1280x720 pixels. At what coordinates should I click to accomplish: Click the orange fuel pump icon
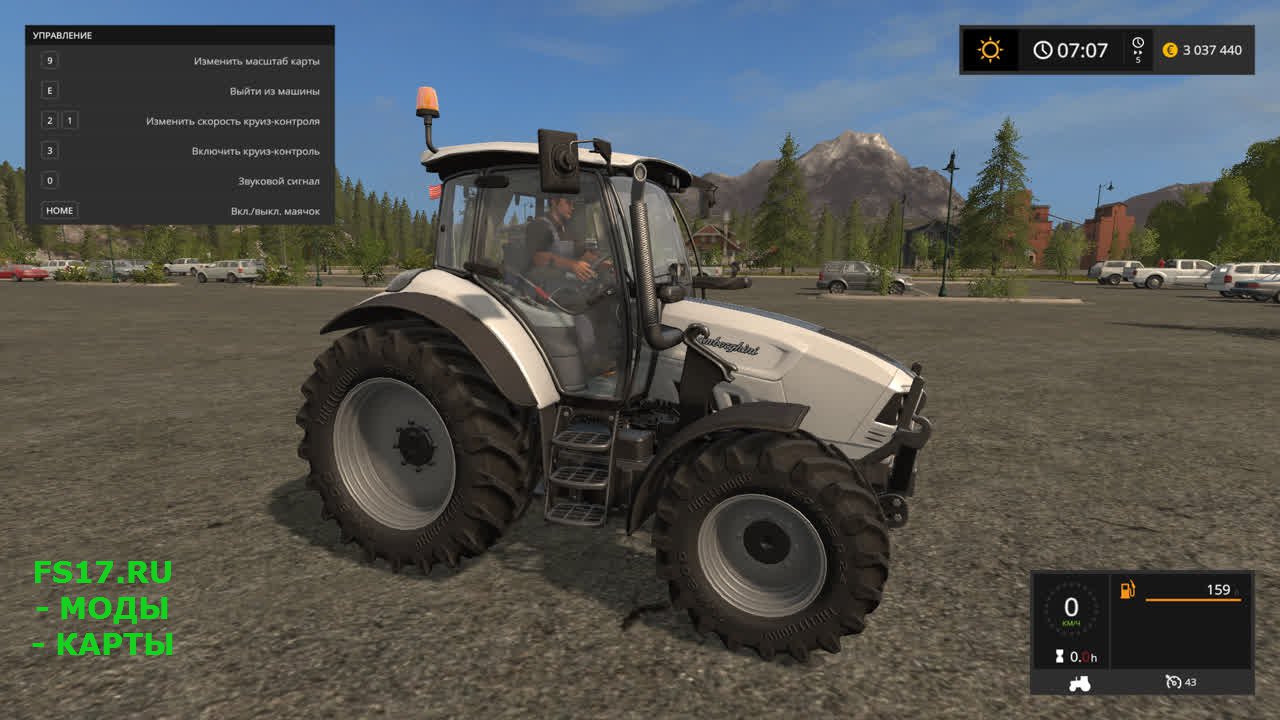pos(1128,590)
